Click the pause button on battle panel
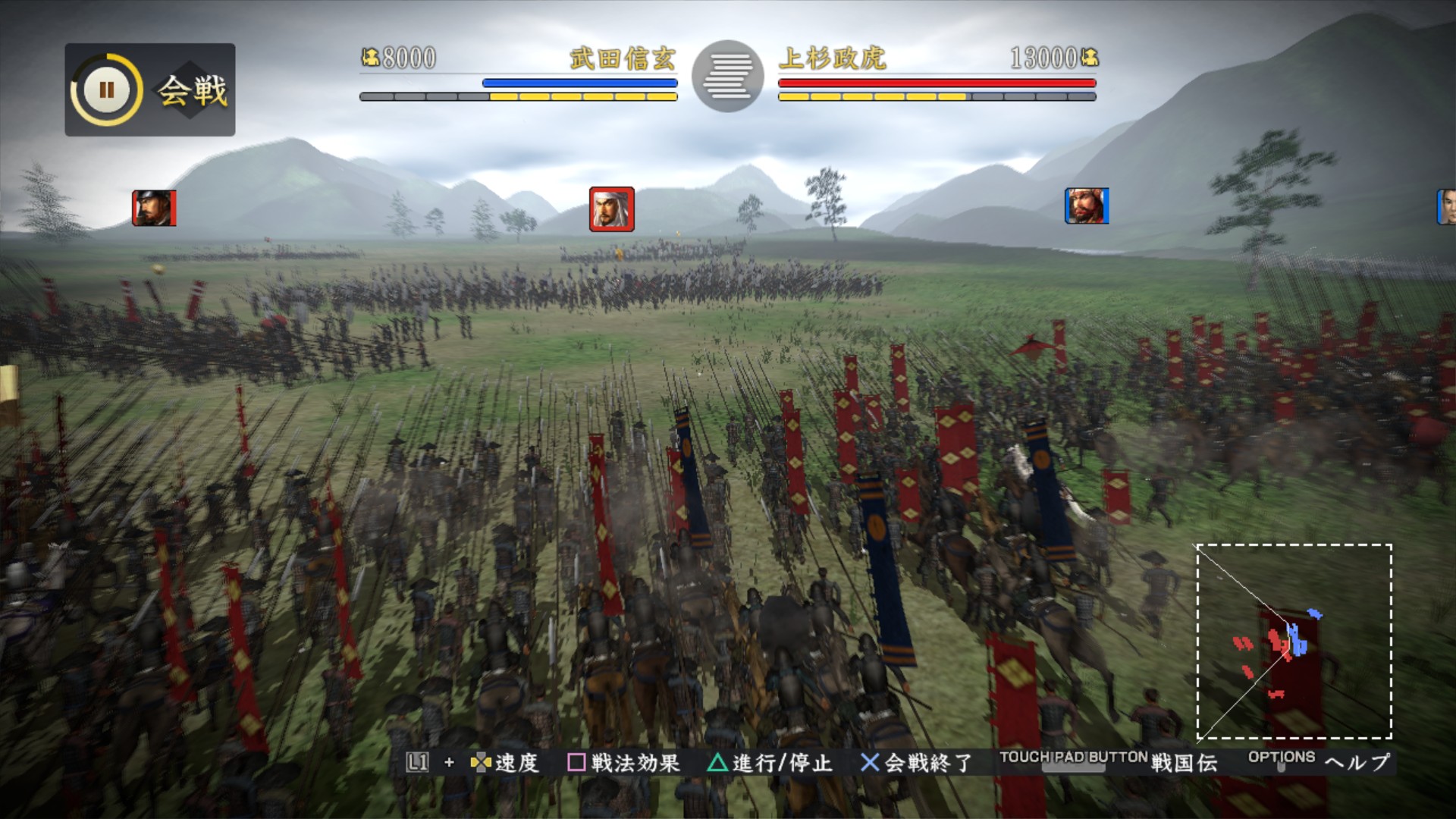1456x819 pixels. [106, 90]
